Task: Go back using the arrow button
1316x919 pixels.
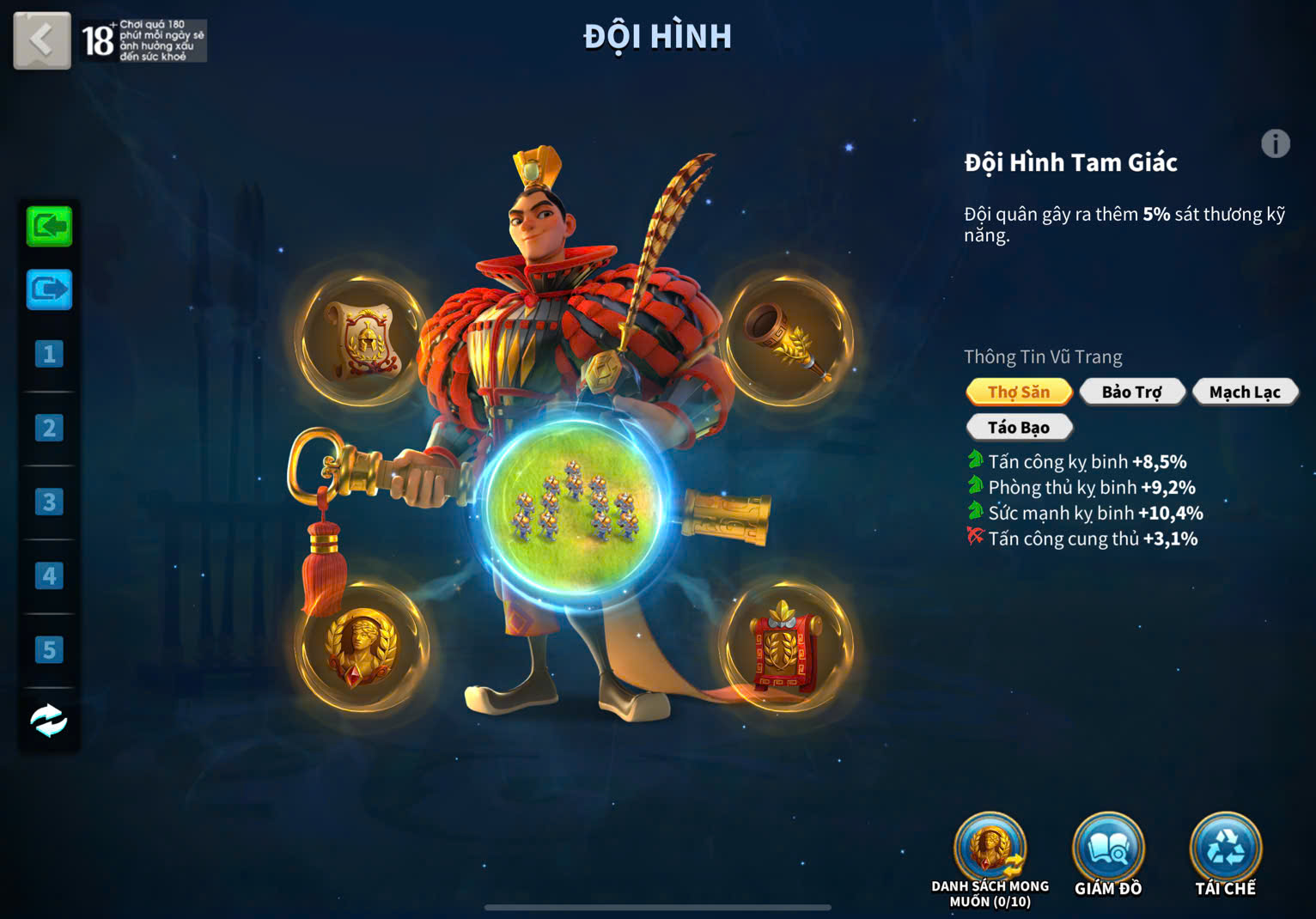Action: click(x=41, y=40)
